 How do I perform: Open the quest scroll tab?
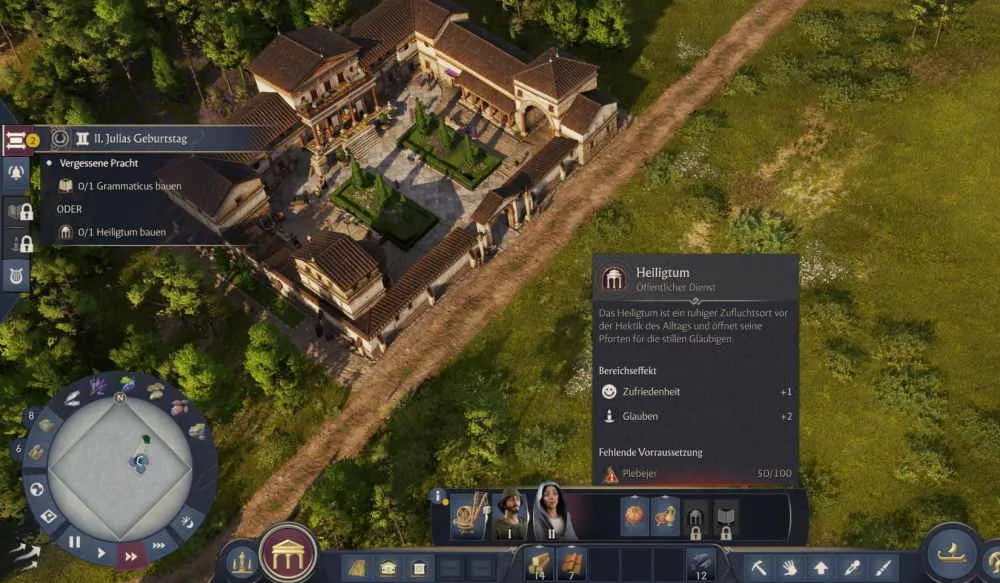[16, 141]
